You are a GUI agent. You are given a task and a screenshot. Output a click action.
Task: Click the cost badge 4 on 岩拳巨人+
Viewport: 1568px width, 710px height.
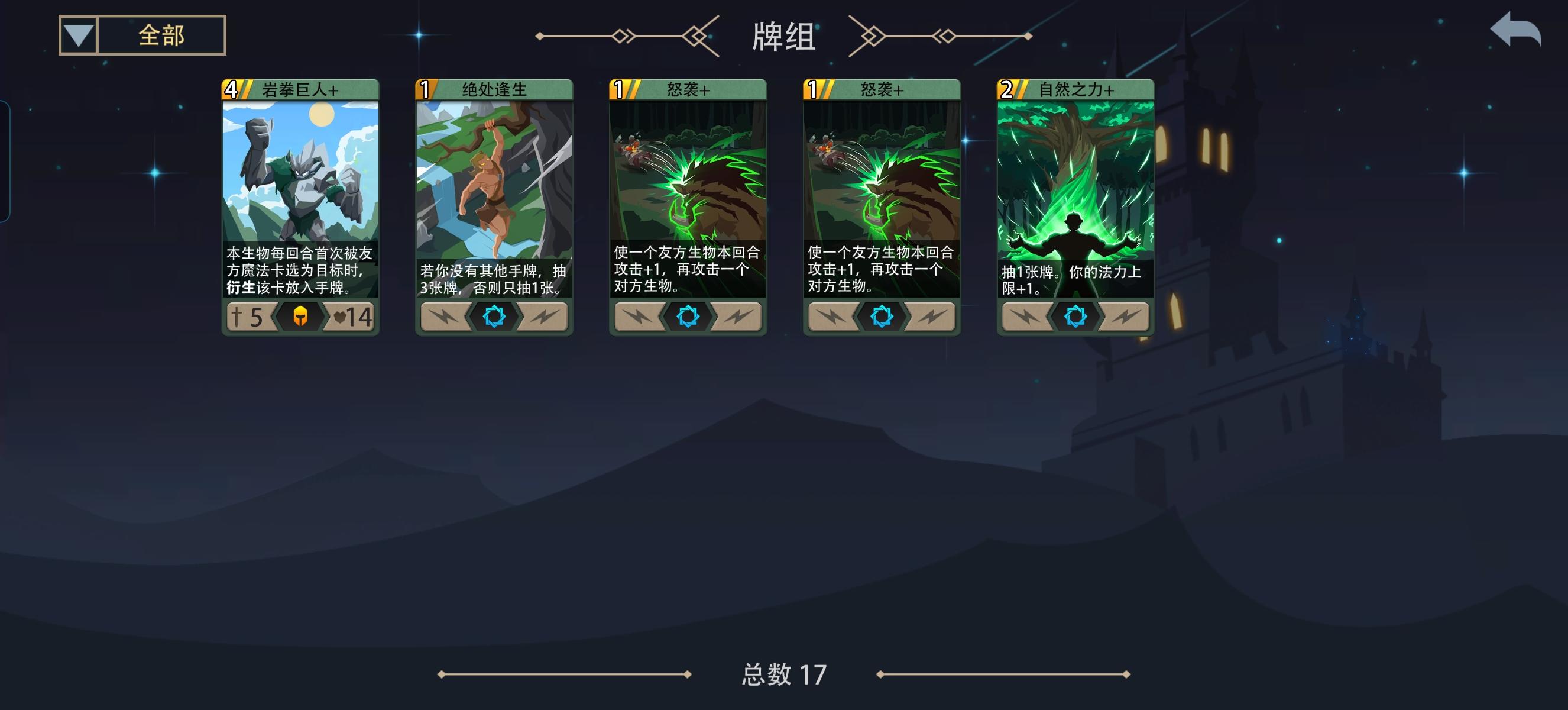pos(232,90)
